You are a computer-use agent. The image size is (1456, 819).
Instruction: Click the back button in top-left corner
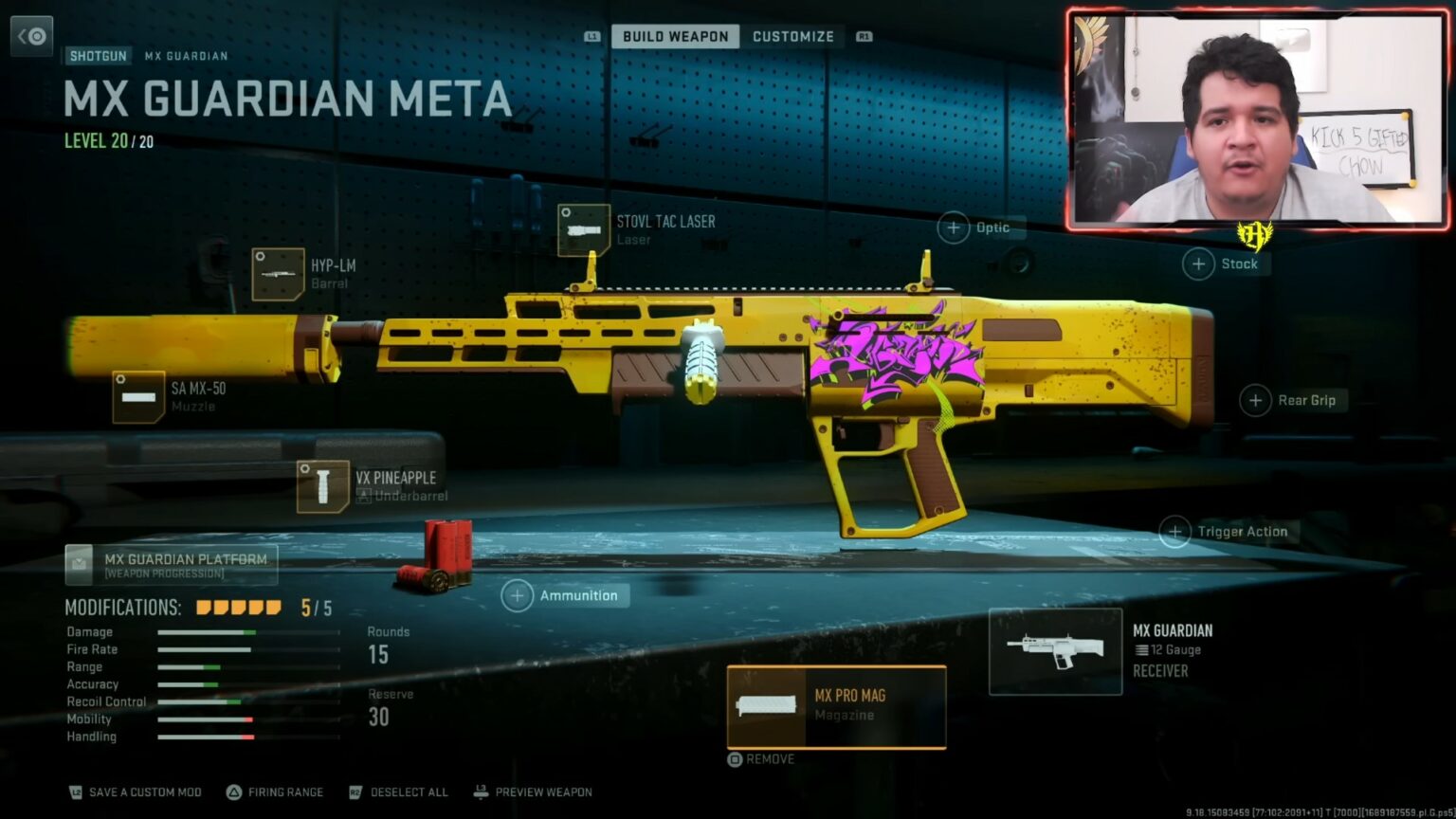32,36
